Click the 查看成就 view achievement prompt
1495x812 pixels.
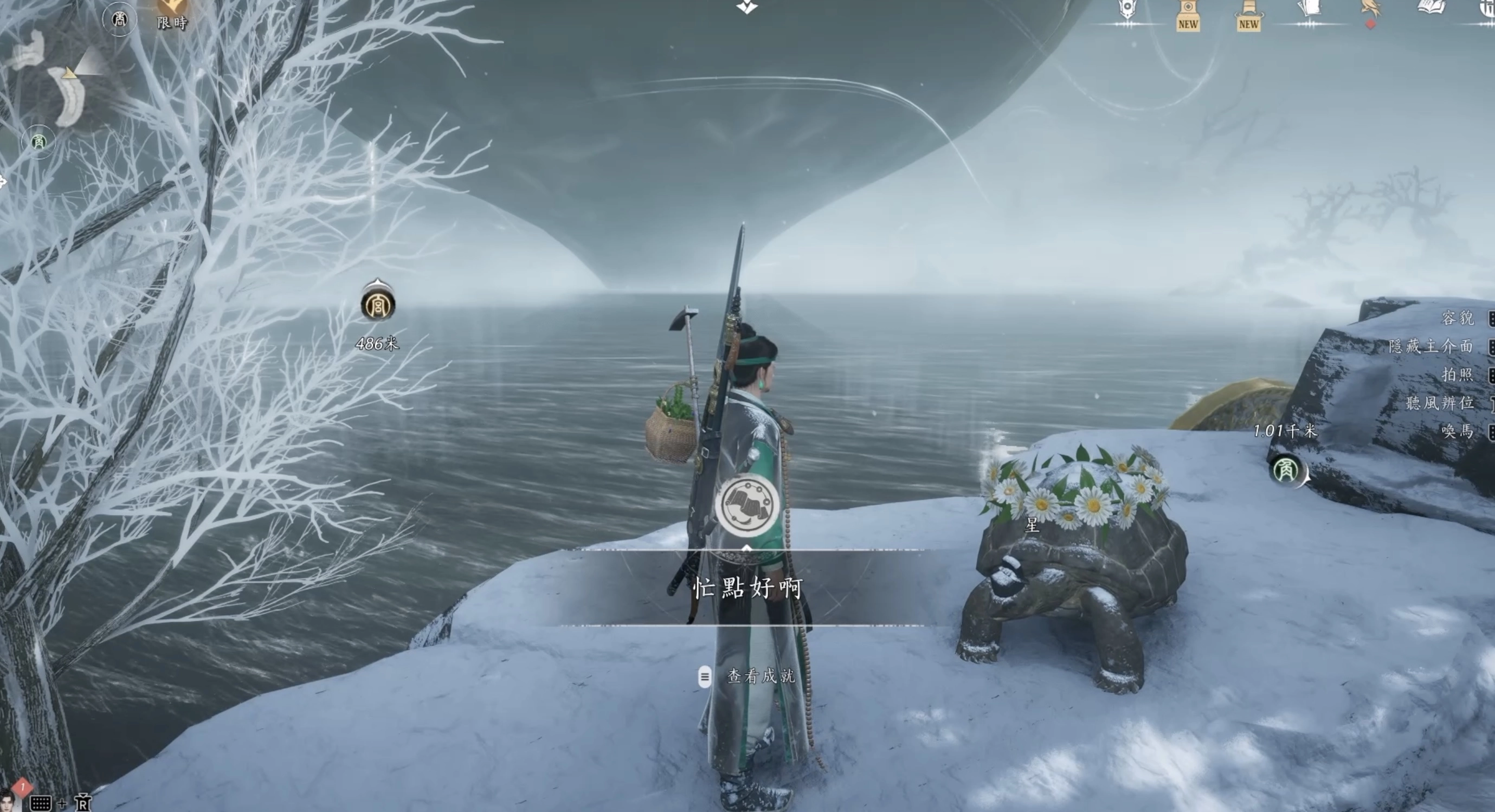click(761, 676)
